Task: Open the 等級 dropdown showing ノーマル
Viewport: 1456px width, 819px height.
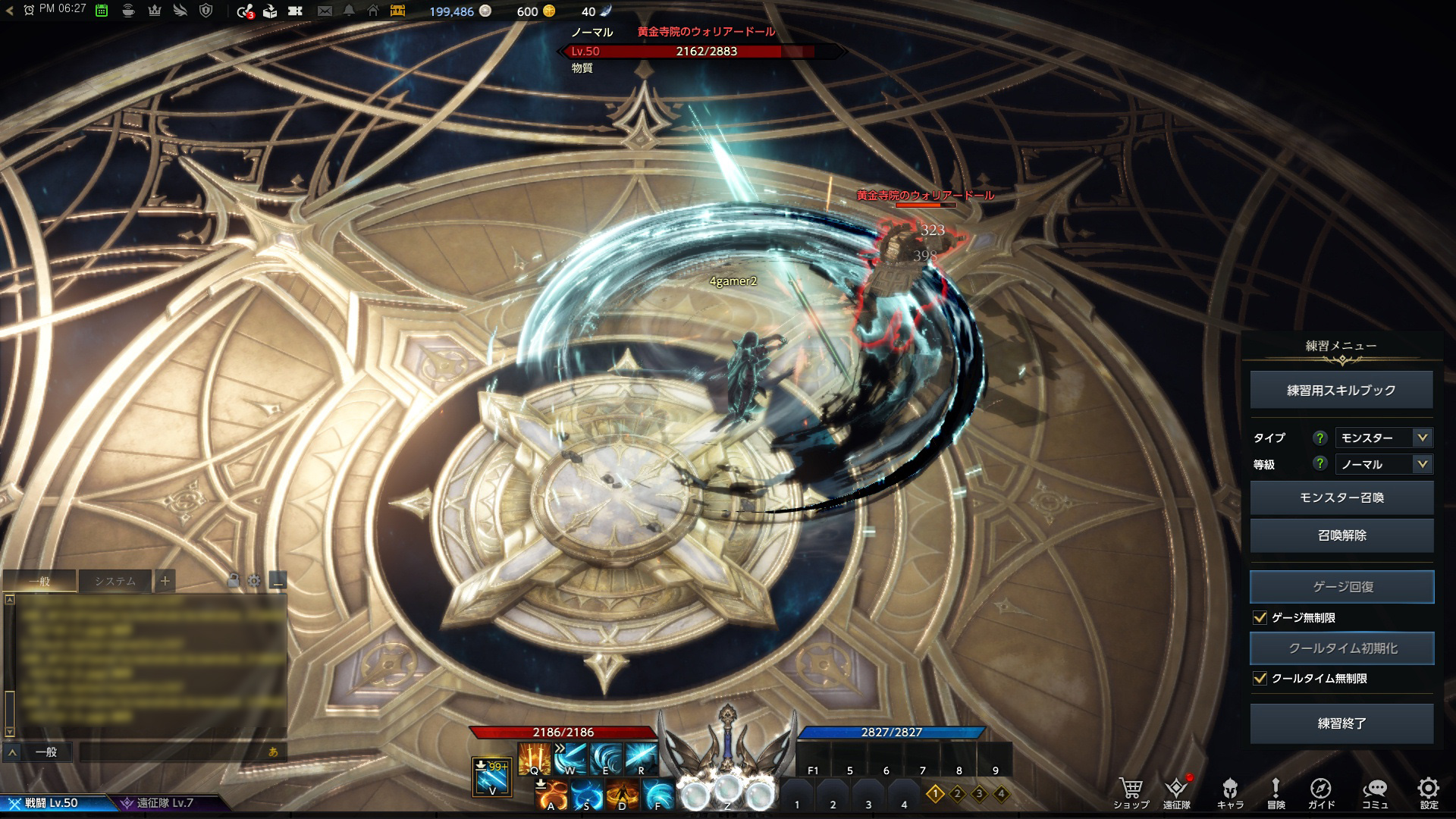Action: click(x=1383, y=464)
